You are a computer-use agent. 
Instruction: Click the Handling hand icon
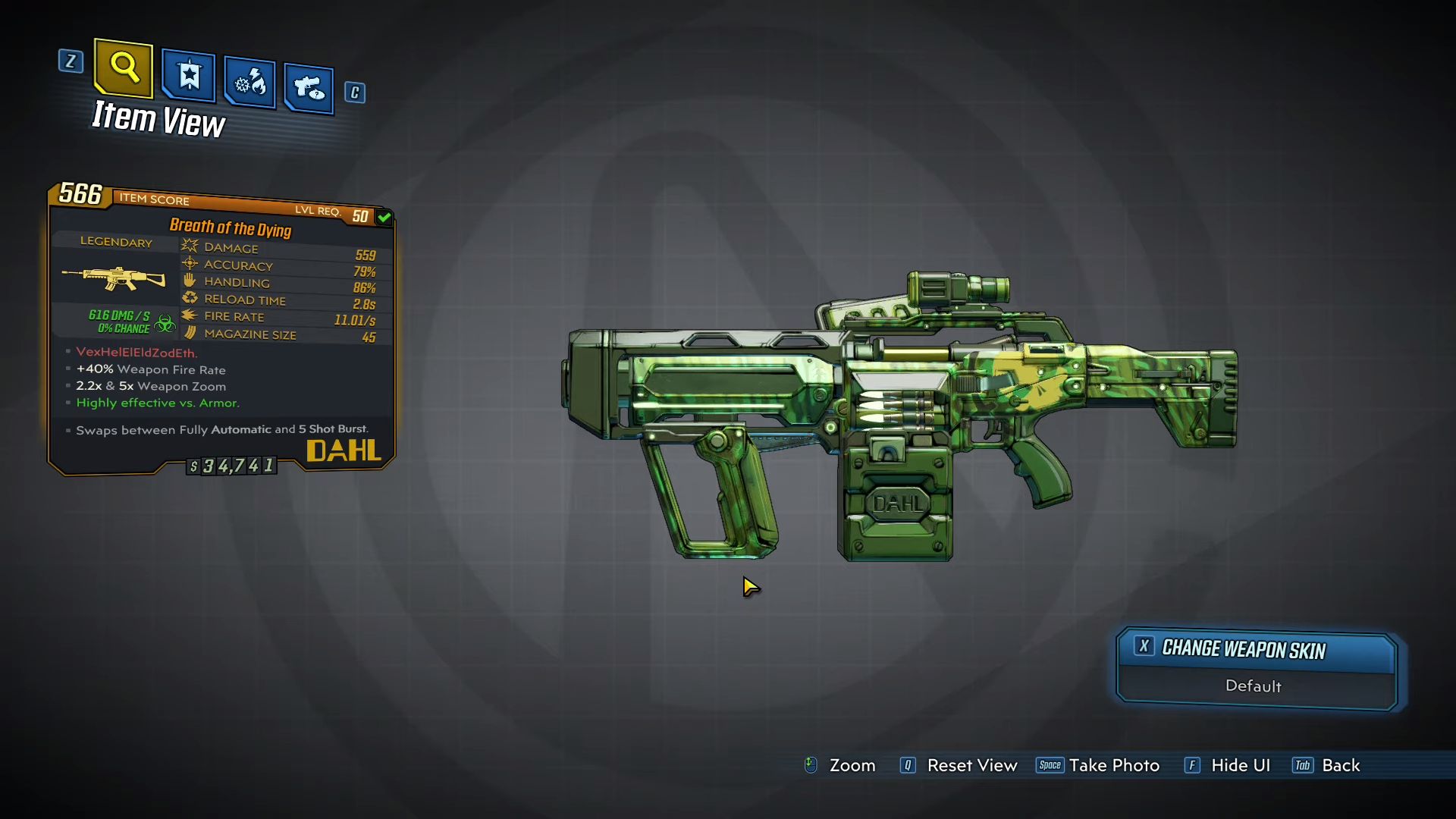pyautogui.click(x=188, y=281)
